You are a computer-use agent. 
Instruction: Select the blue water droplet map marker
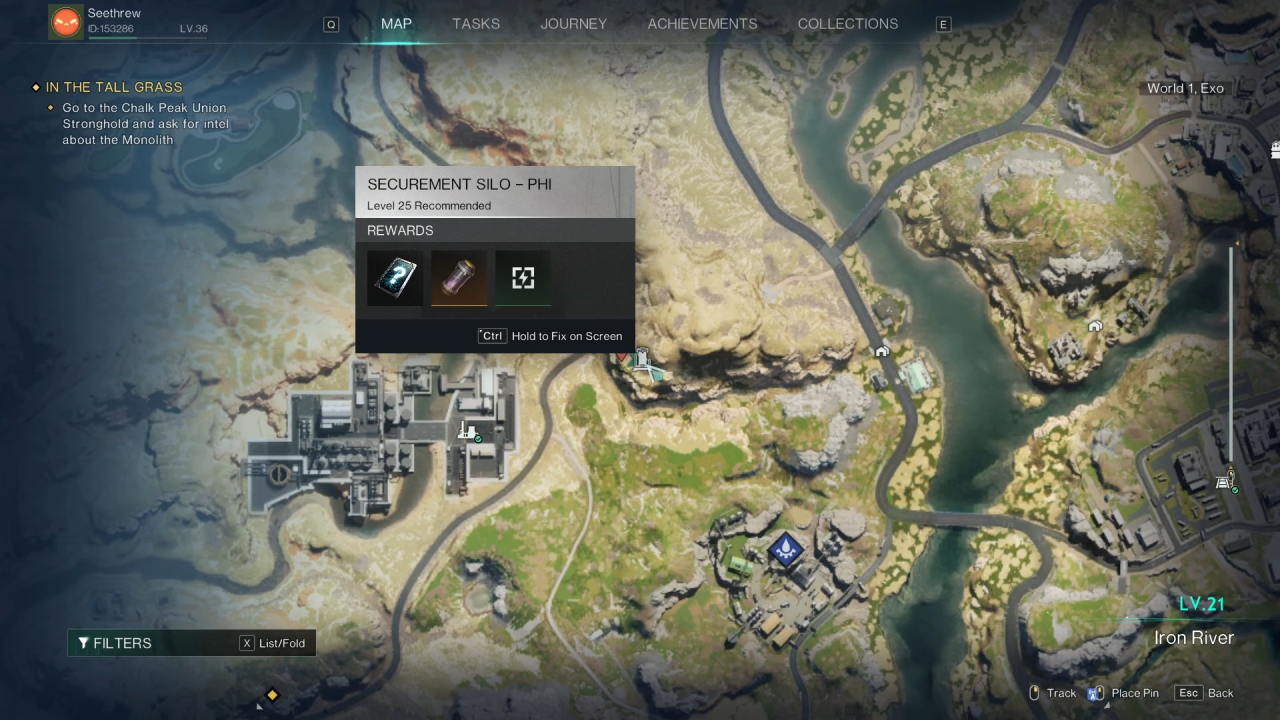click(785, 548)
